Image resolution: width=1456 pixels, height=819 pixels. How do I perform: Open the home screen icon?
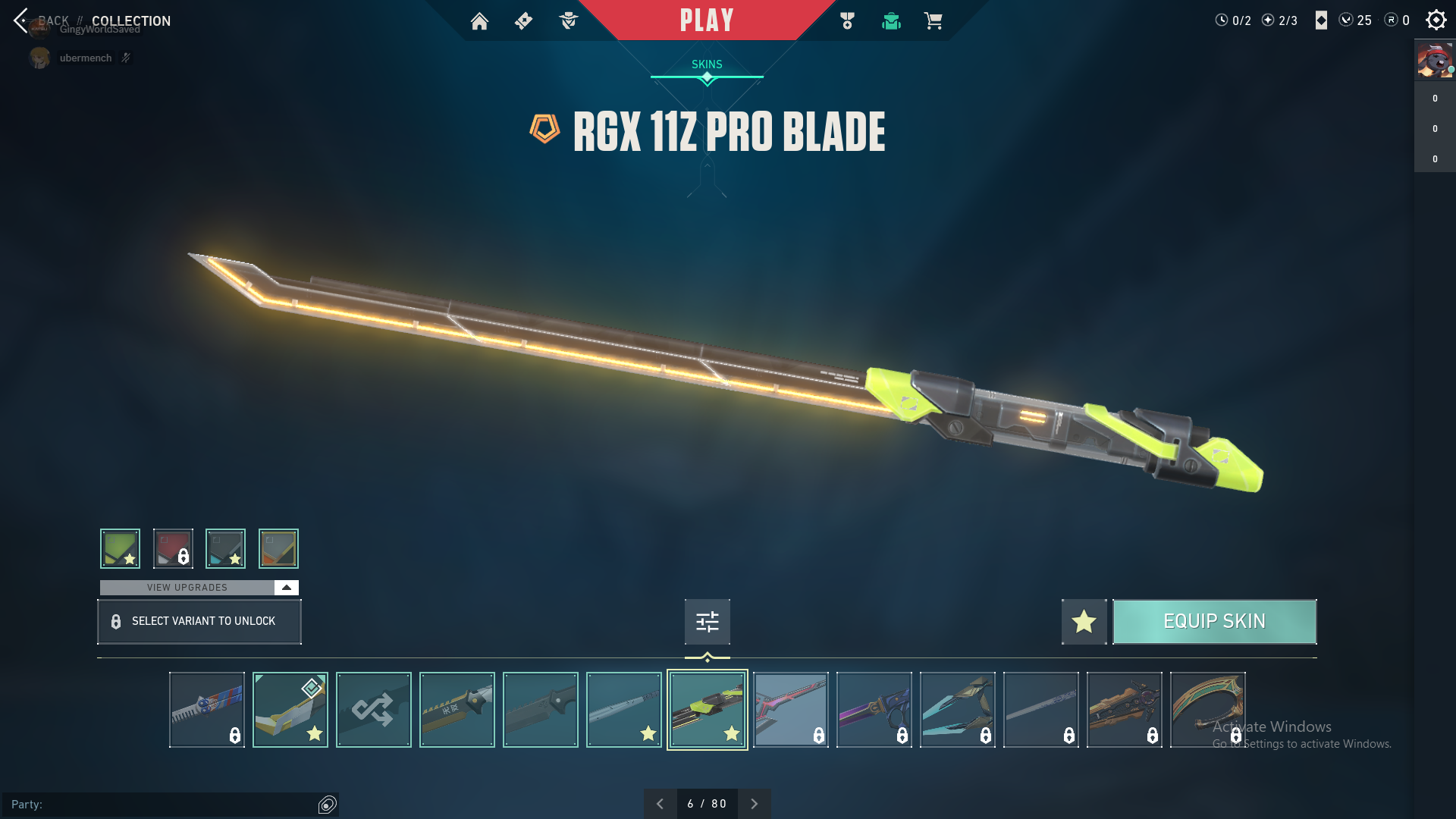click(x=479, y=21)
